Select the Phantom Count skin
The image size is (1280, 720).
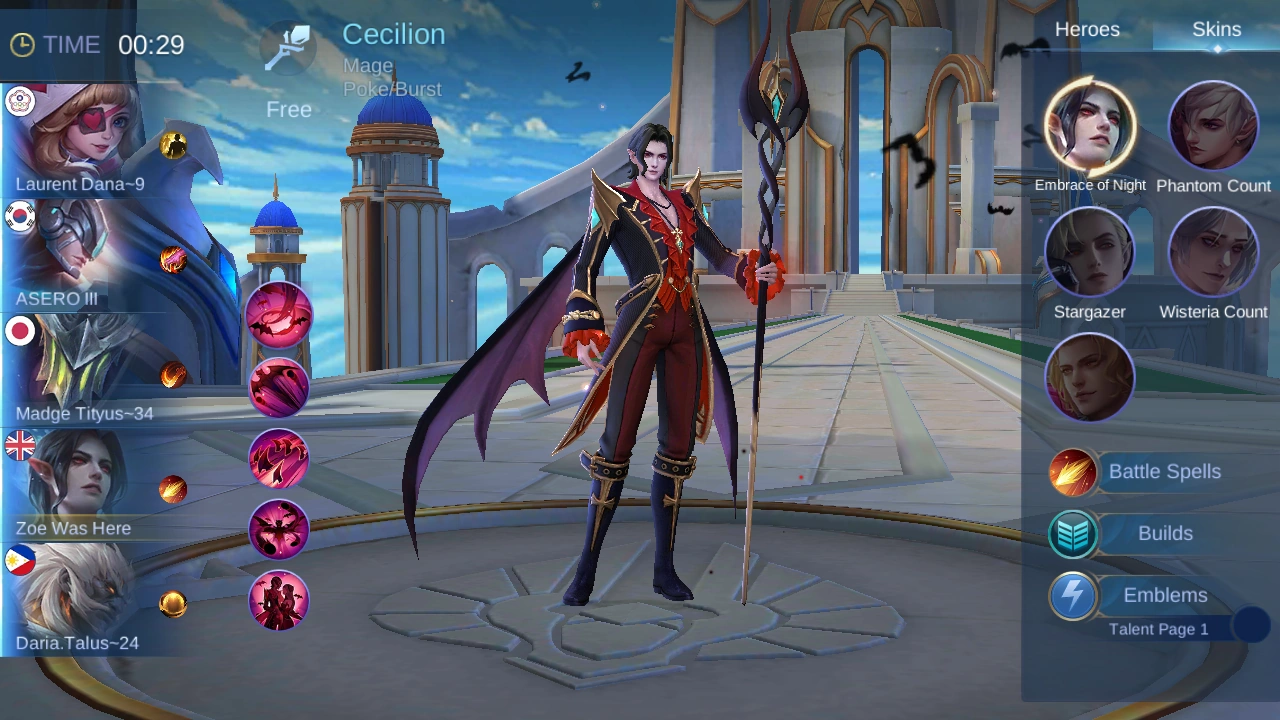[1213, 125]
